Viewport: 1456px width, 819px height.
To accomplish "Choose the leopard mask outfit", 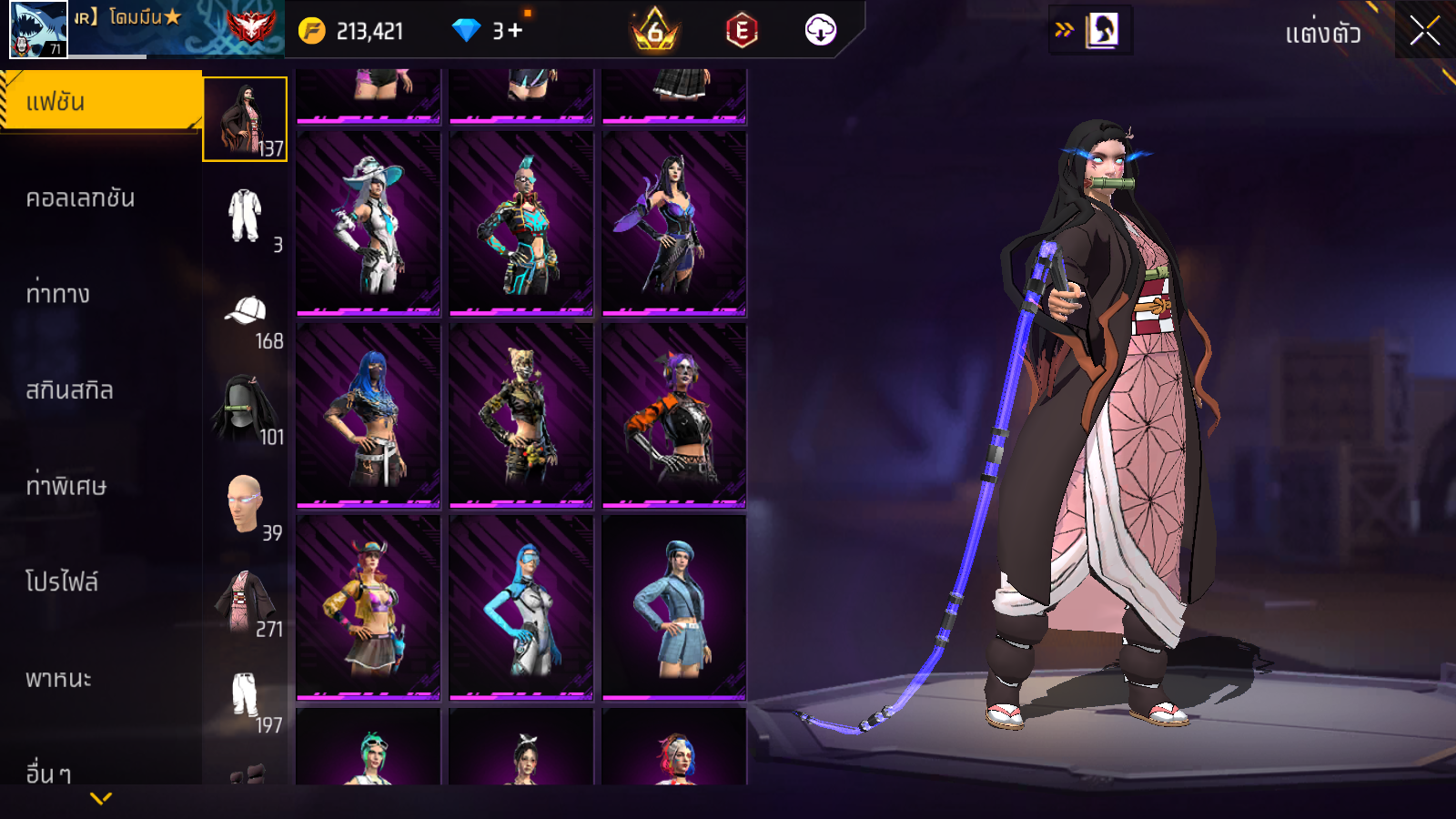I will click(521, 416).
